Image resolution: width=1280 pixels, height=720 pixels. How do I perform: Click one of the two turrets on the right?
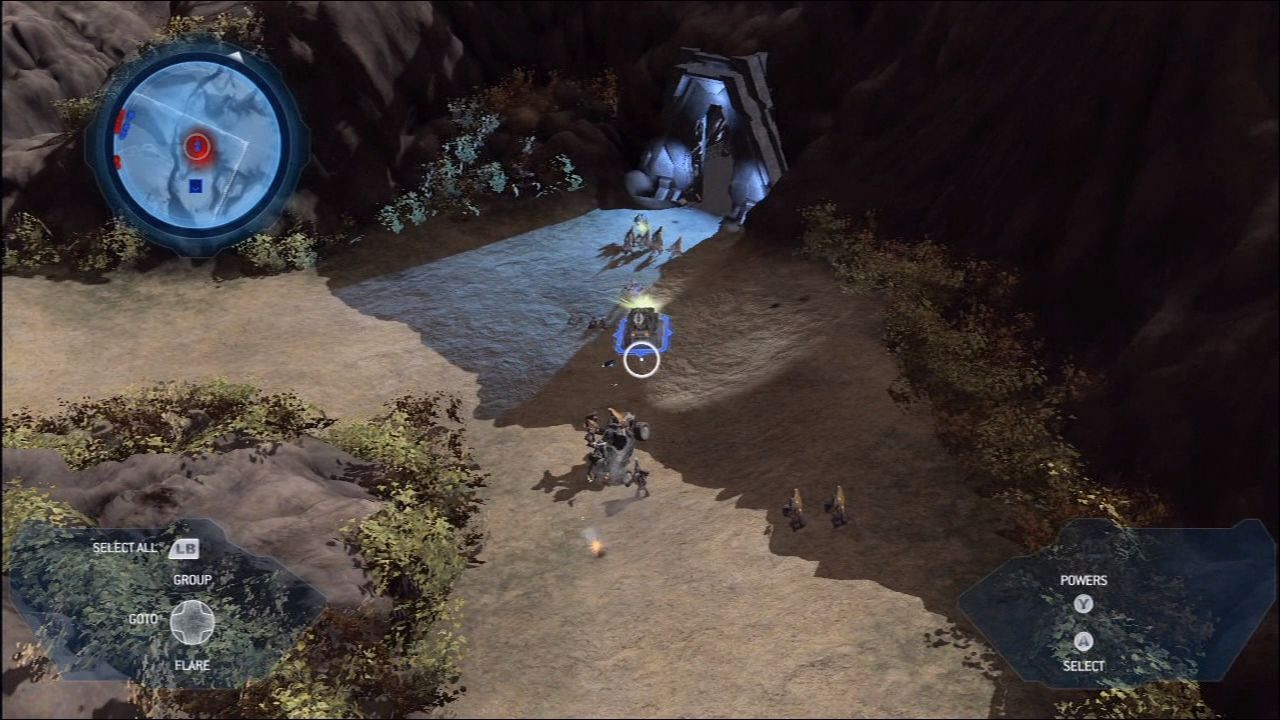(795, 505)
